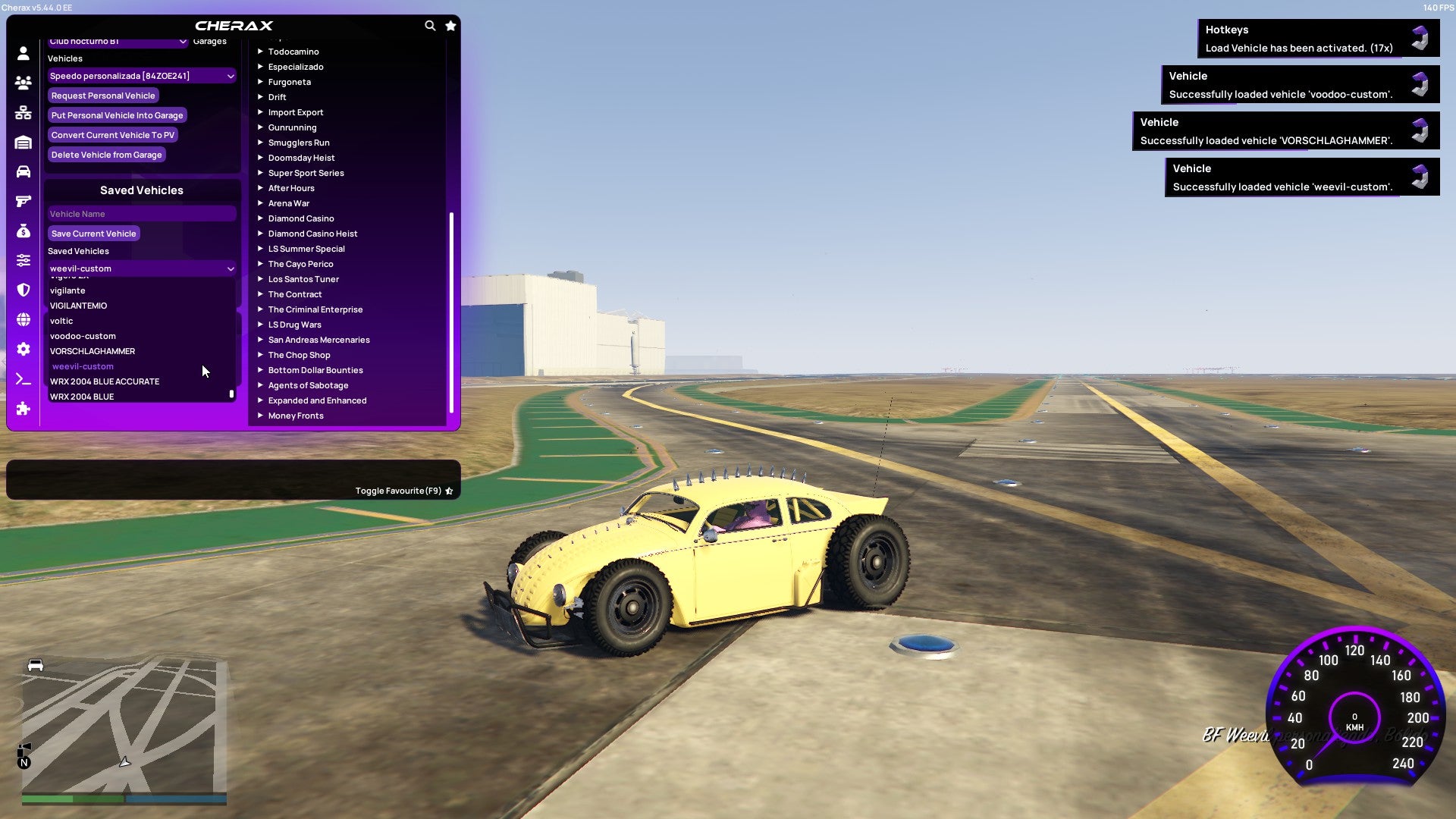Click the Request Personal Vehicle button
Viewport: 1456px width, 819px height.
point(103,96)
